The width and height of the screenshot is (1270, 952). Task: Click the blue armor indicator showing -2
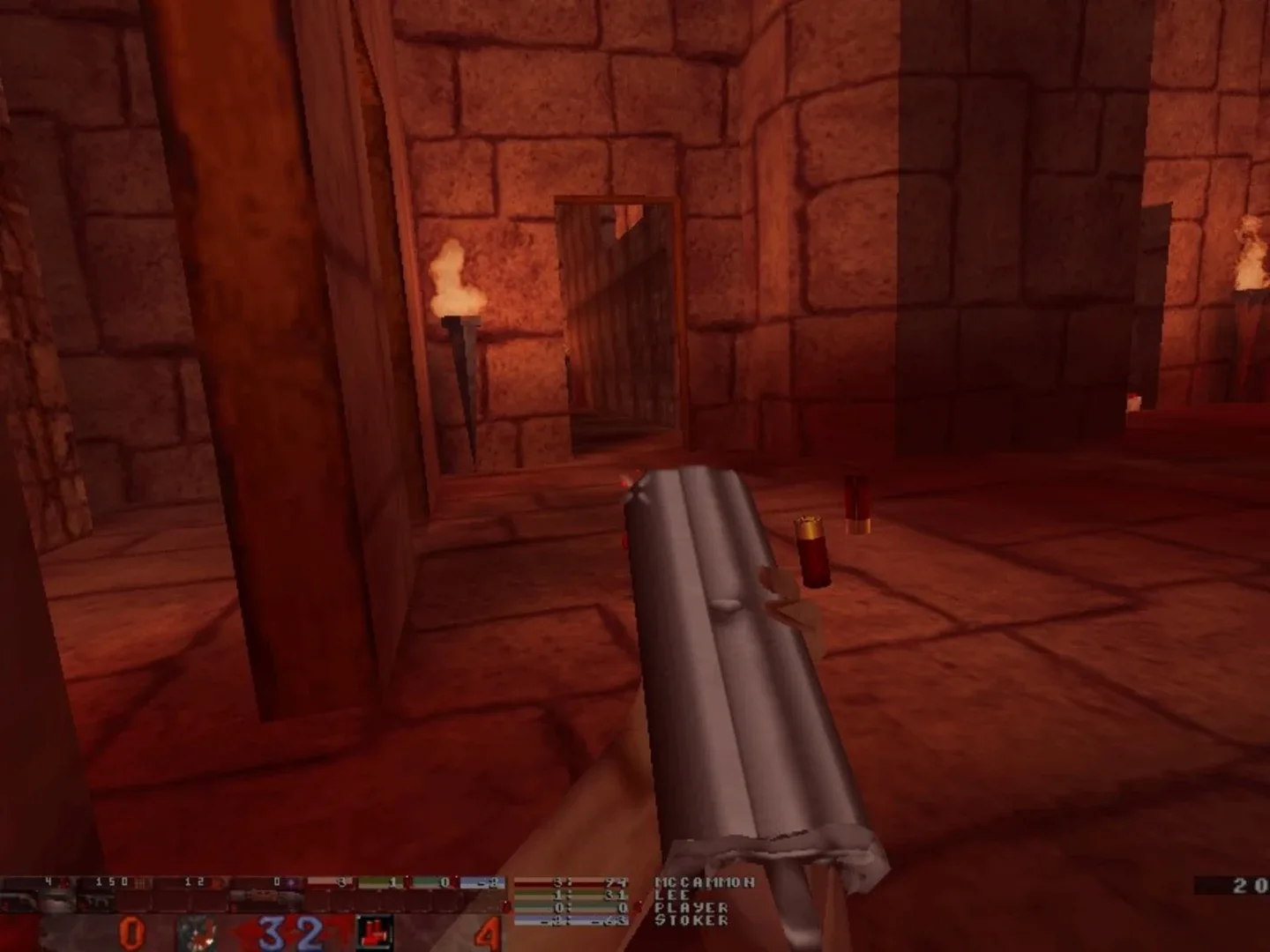tap(494, 880)
